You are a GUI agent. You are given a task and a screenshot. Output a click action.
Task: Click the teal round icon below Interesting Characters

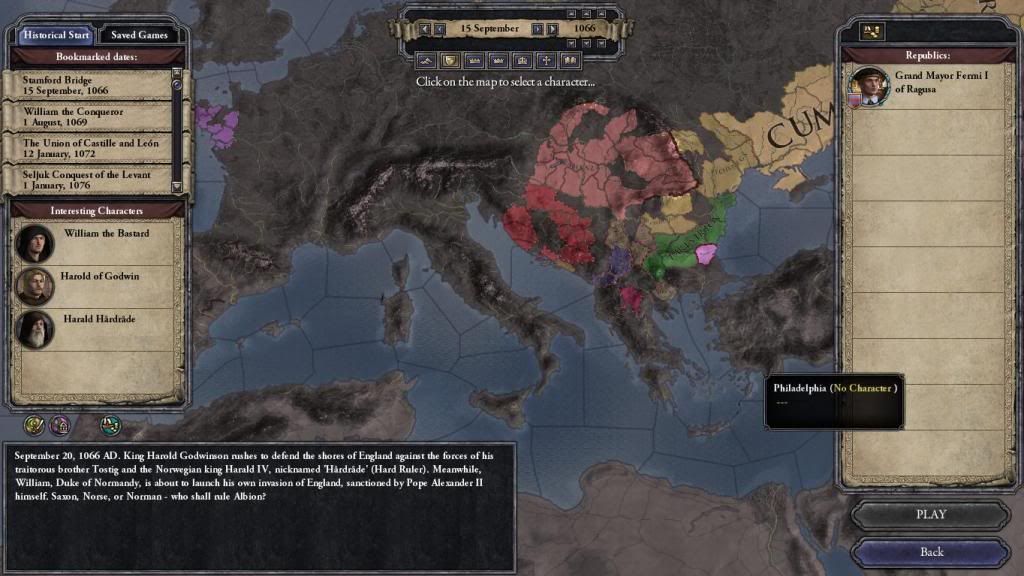coord(110,424)
